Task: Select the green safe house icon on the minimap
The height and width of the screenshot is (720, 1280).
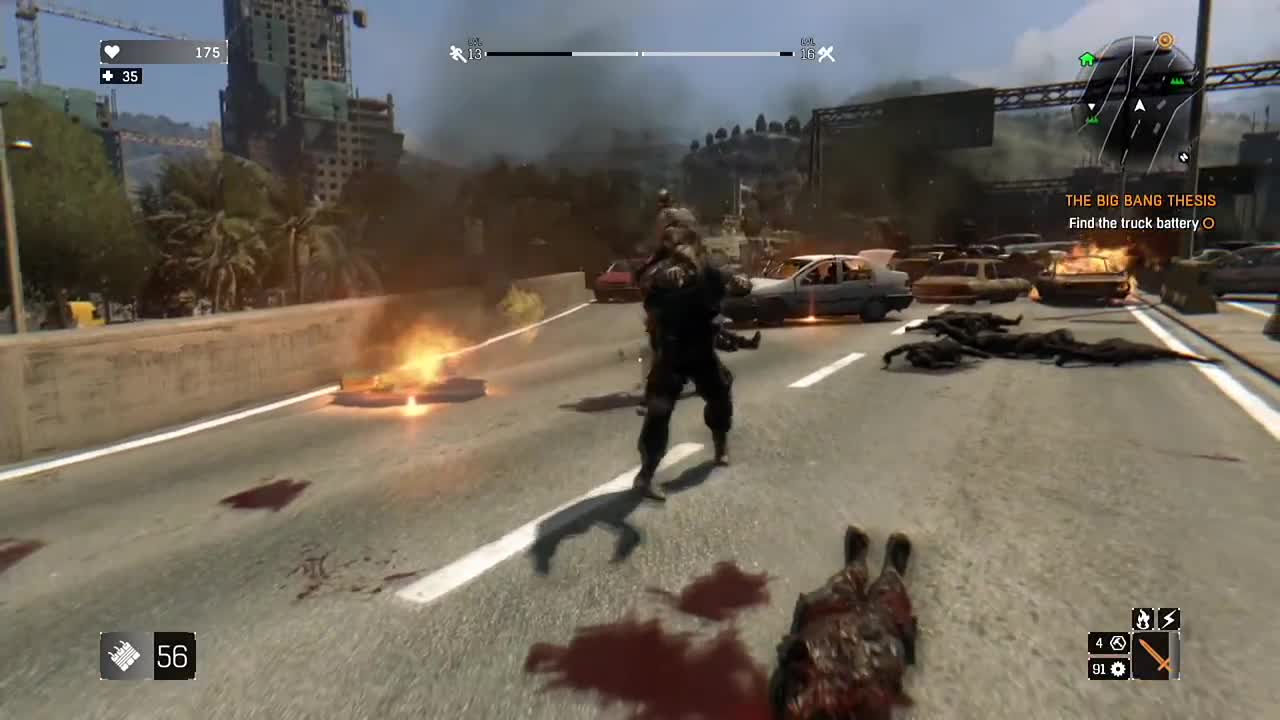Action: click(1088, 59)
